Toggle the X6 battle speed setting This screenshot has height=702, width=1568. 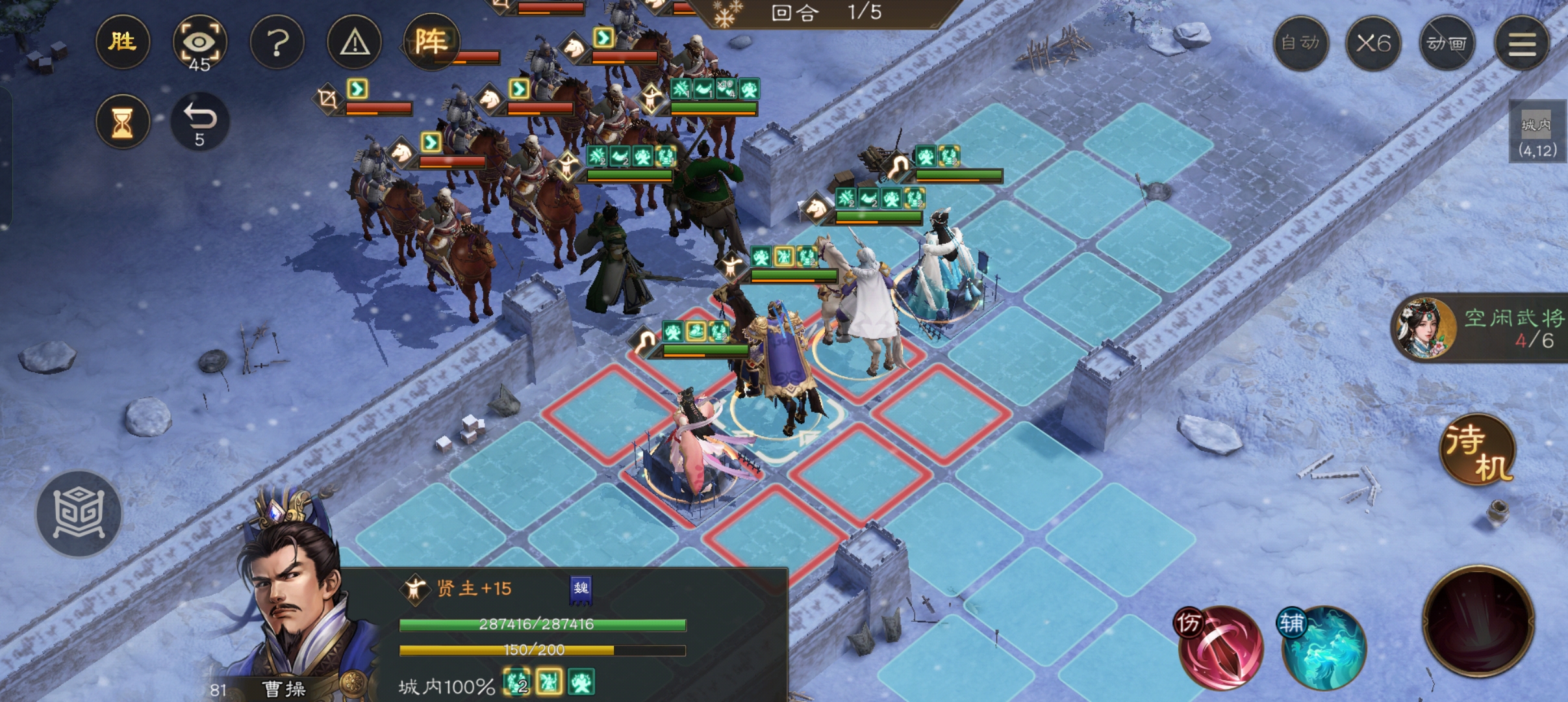(x=1374, y=43)
